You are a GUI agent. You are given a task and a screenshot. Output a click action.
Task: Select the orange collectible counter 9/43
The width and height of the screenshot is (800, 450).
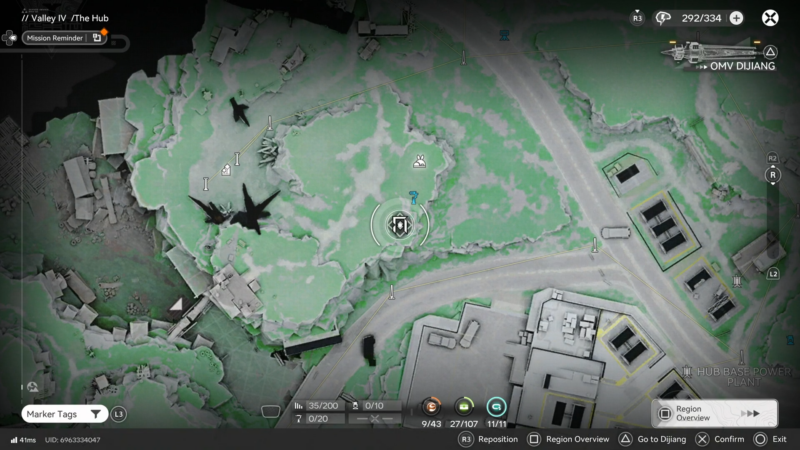click(x=431, y=408)
